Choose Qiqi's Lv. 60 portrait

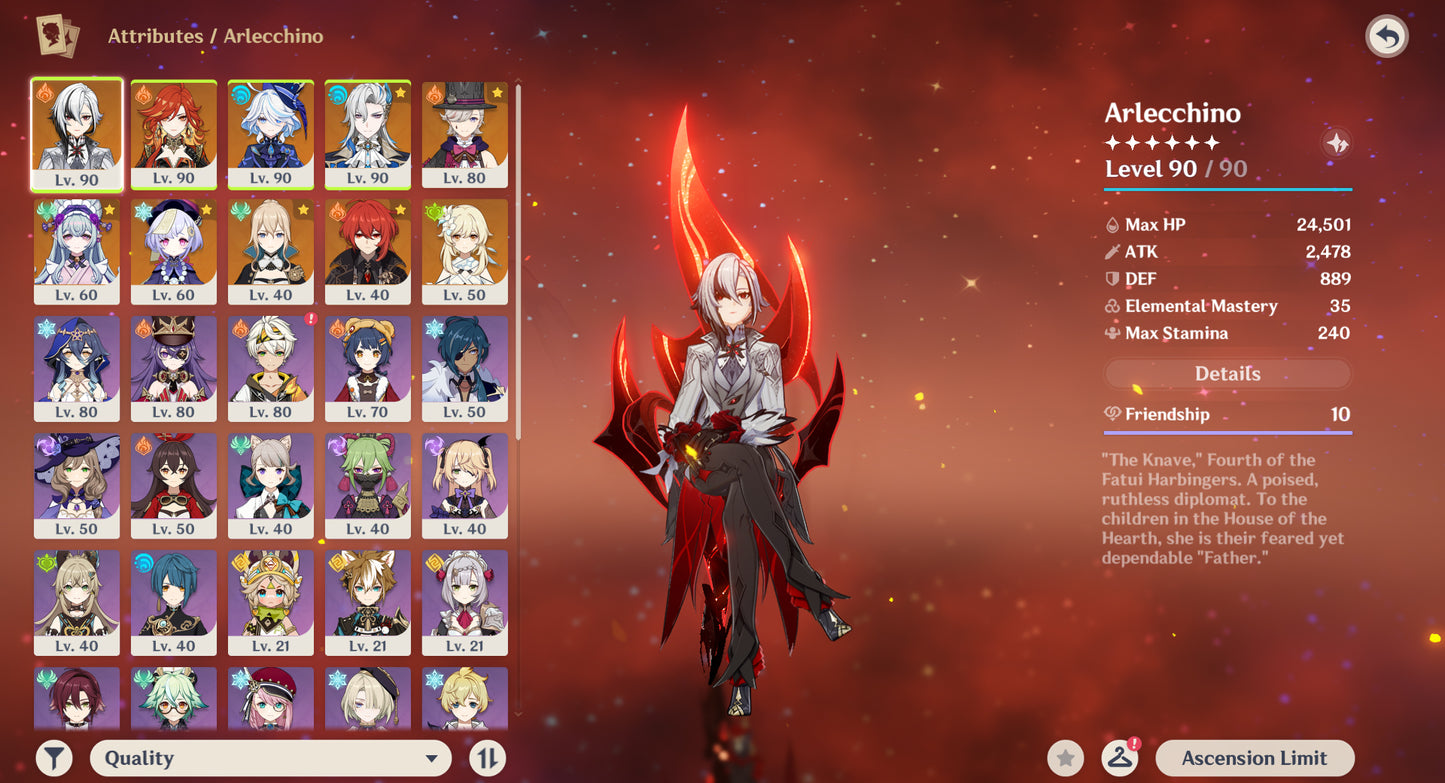(174, 252)
